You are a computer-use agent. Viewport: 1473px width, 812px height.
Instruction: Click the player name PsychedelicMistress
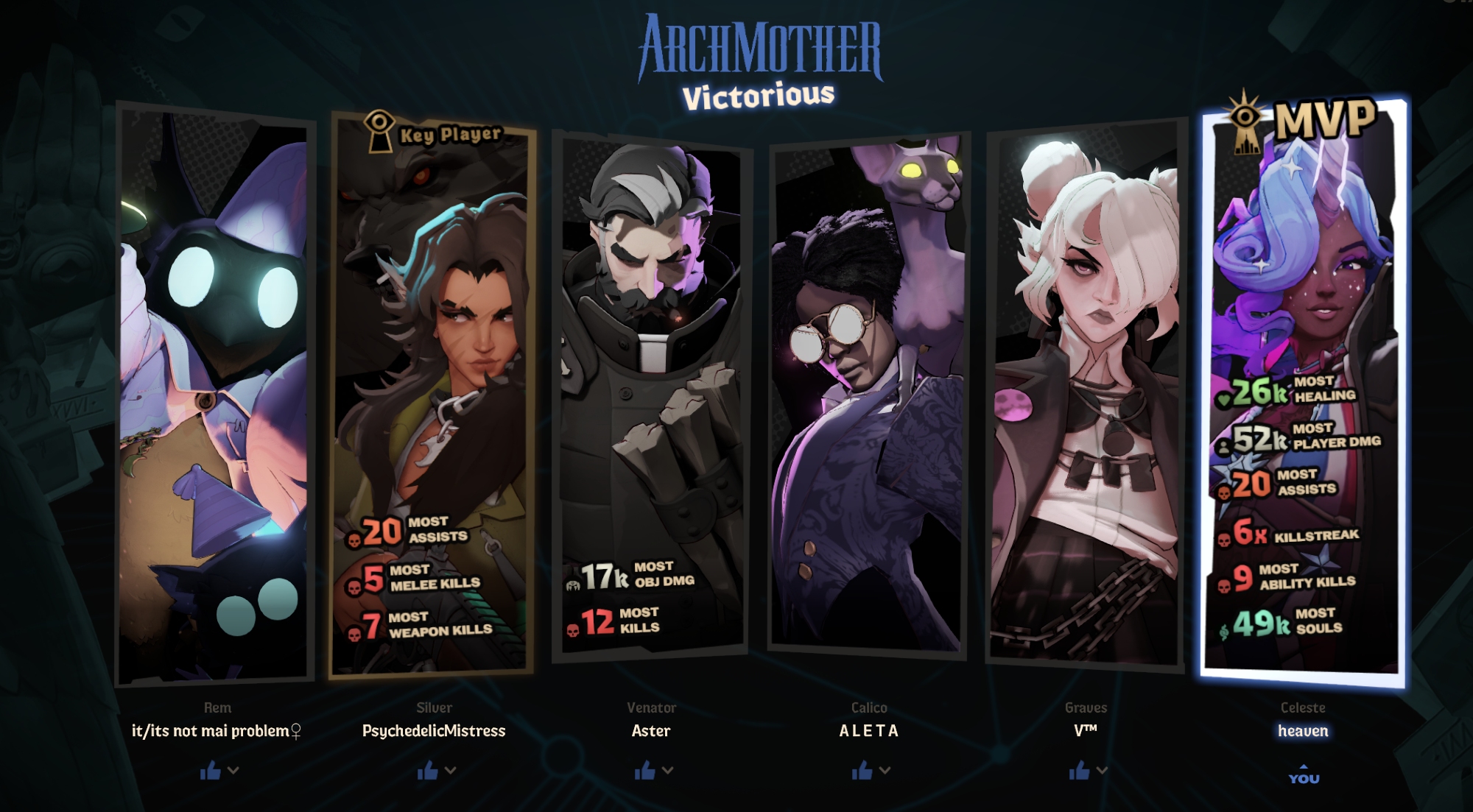point(434,731)
